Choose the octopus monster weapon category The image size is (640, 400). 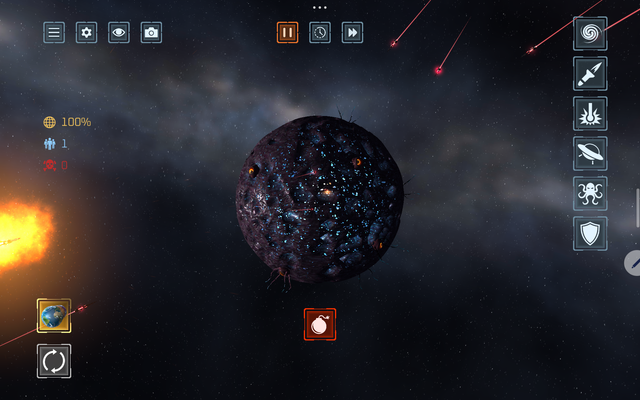[x=590, y=193]
